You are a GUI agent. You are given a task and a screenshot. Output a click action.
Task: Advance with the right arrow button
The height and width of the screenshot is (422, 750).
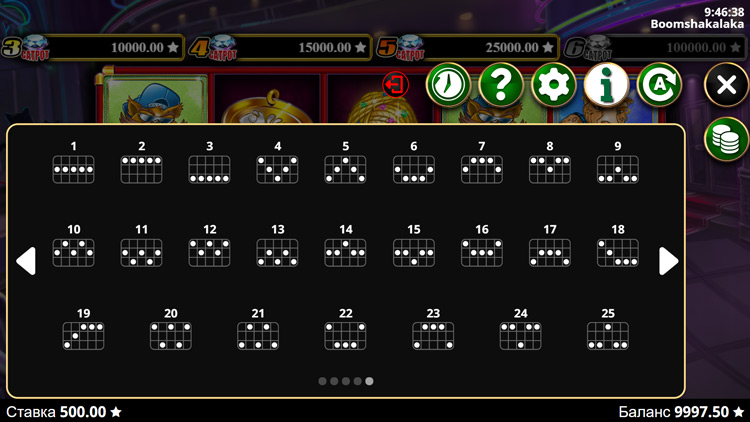[668, 261]
